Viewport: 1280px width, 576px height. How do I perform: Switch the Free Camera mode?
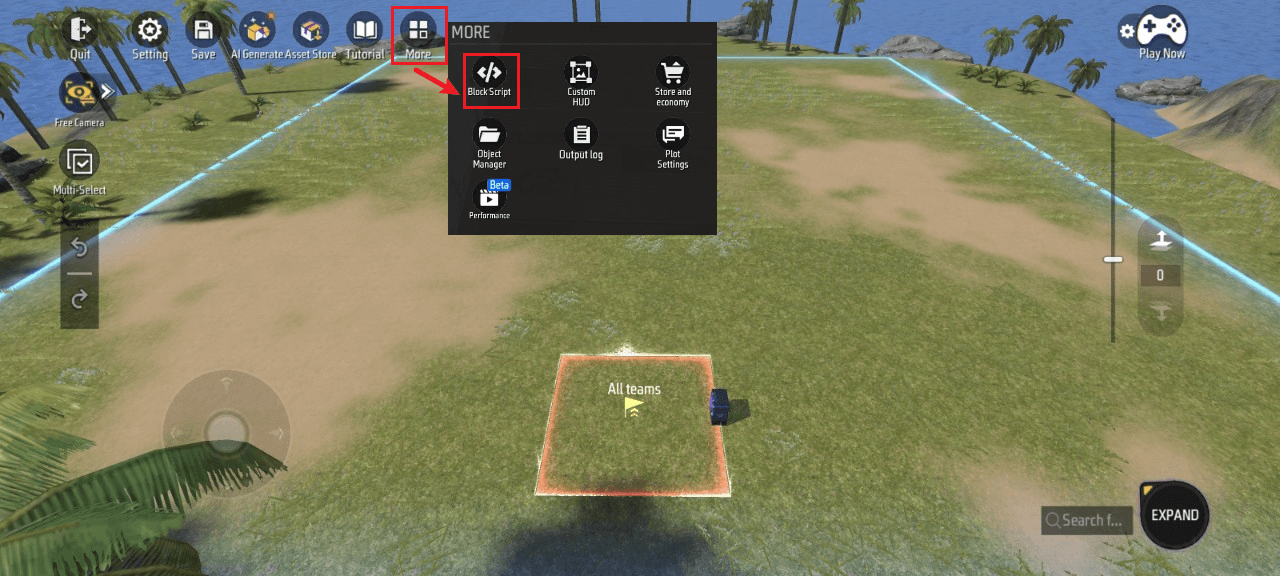79,96
